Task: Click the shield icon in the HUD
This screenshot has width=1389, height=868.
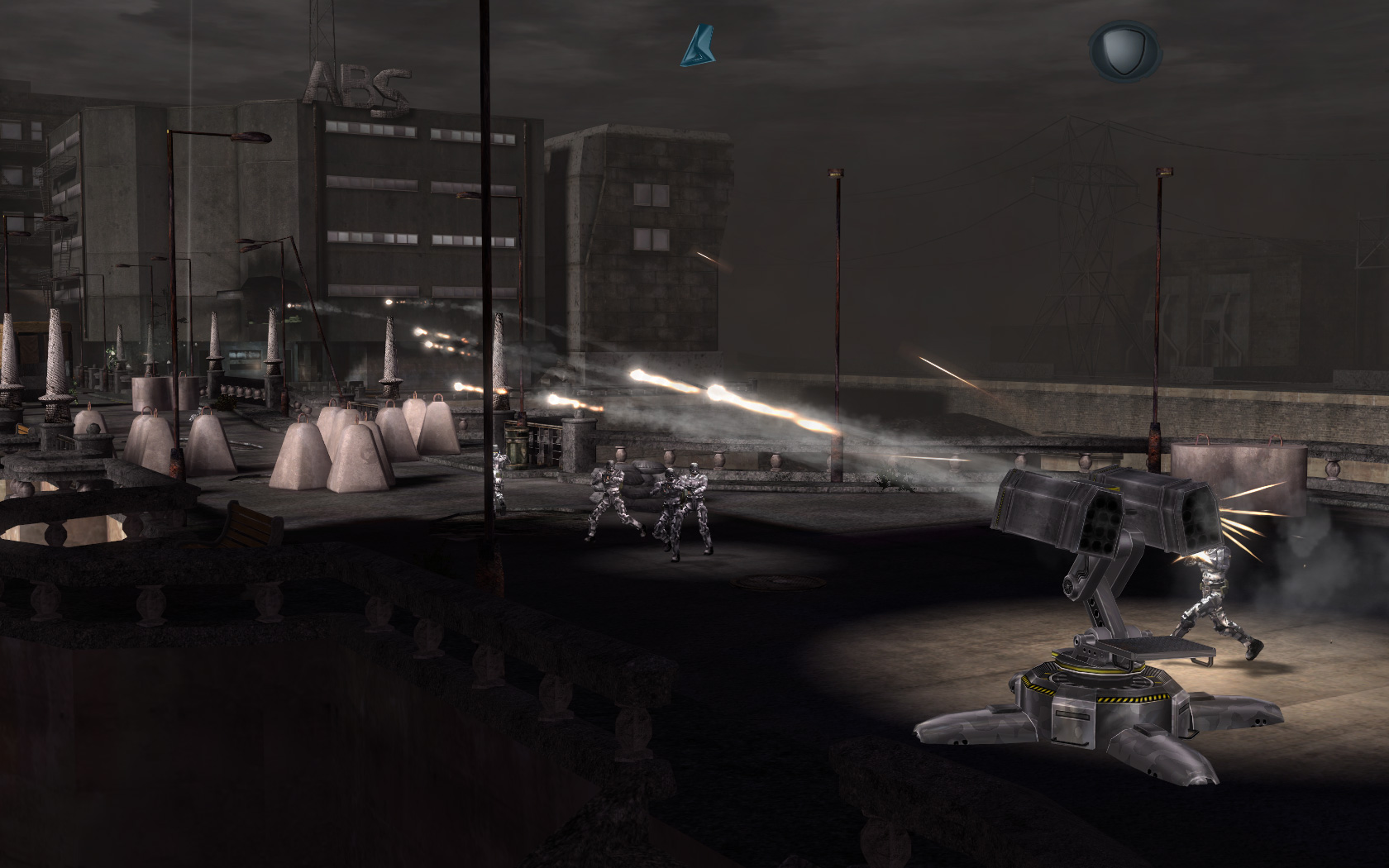Action: coord(1123,50)
